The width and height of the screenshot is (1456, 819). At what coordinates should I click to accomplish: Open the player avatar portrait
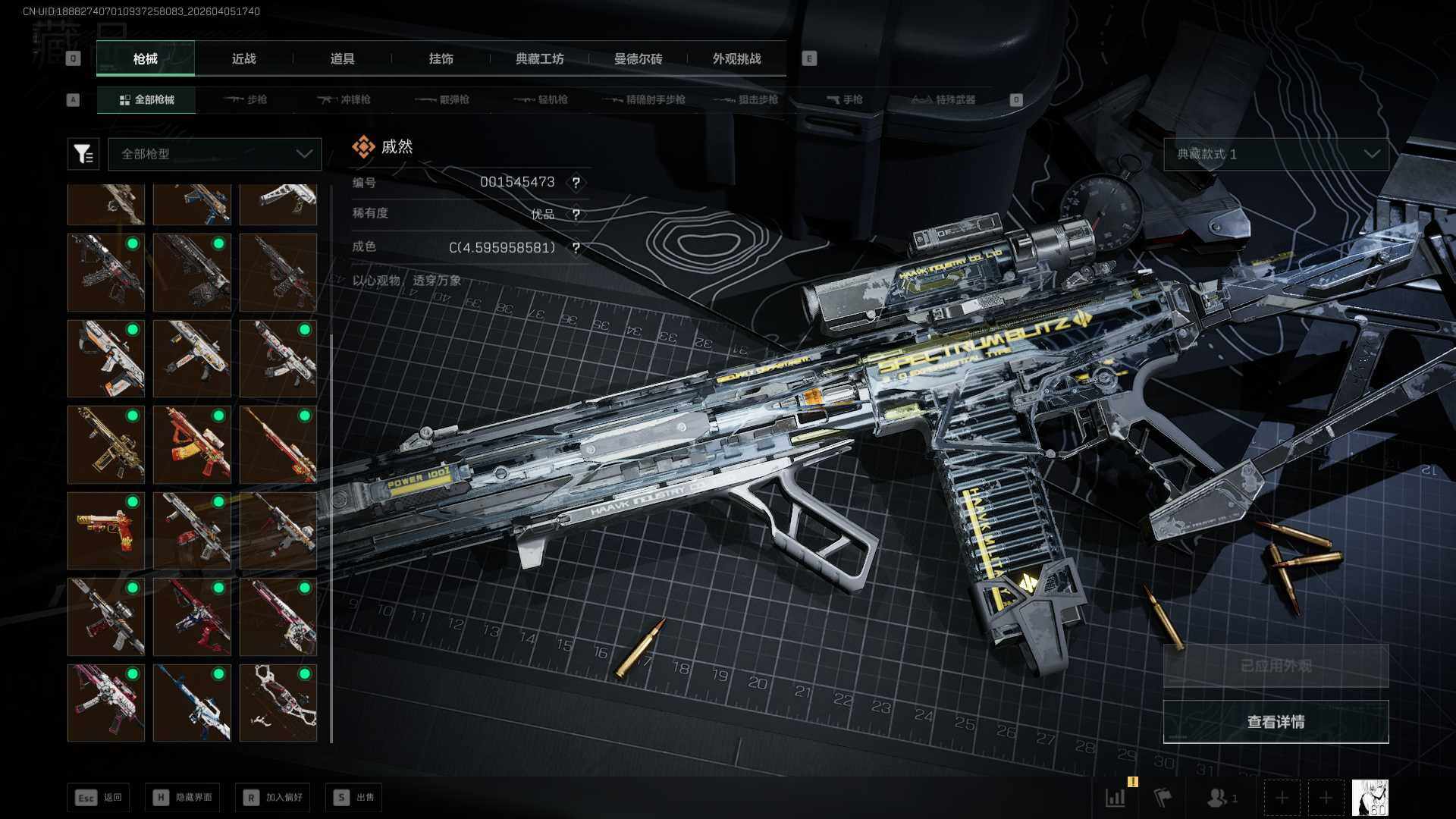point(1370,798)
